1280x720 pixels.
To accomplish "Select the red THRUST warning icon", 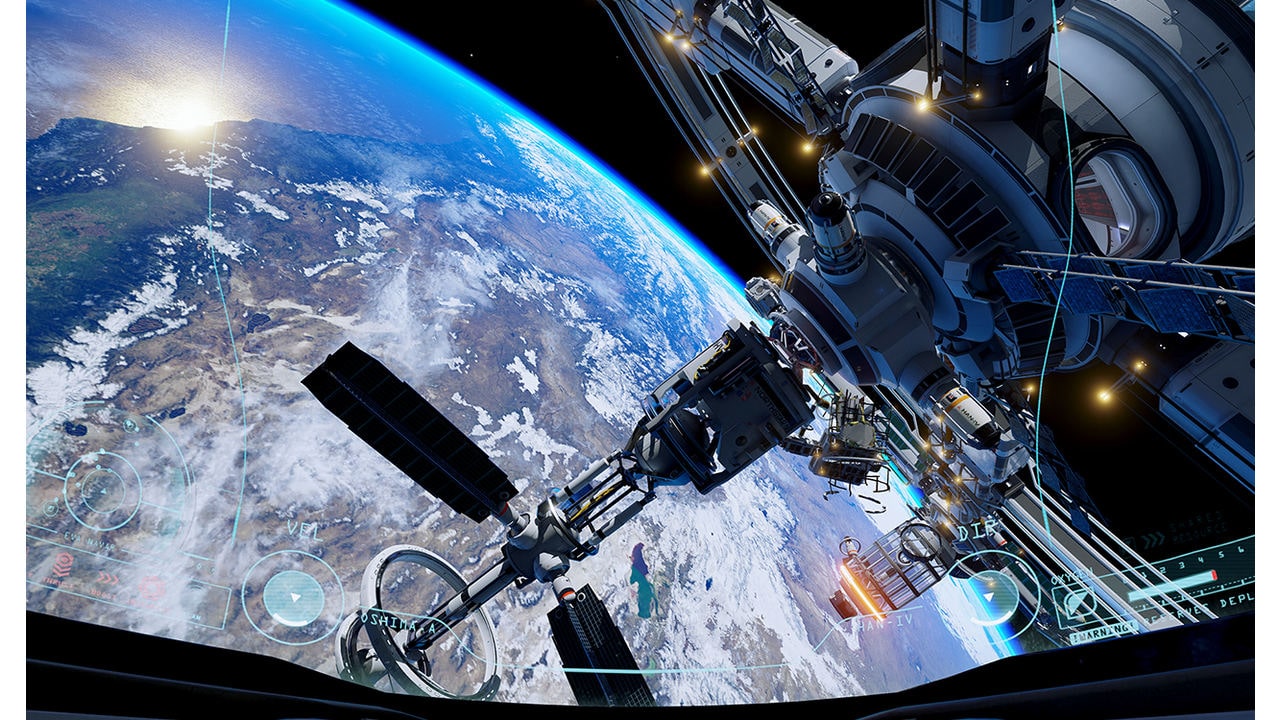I will point(62,564).
